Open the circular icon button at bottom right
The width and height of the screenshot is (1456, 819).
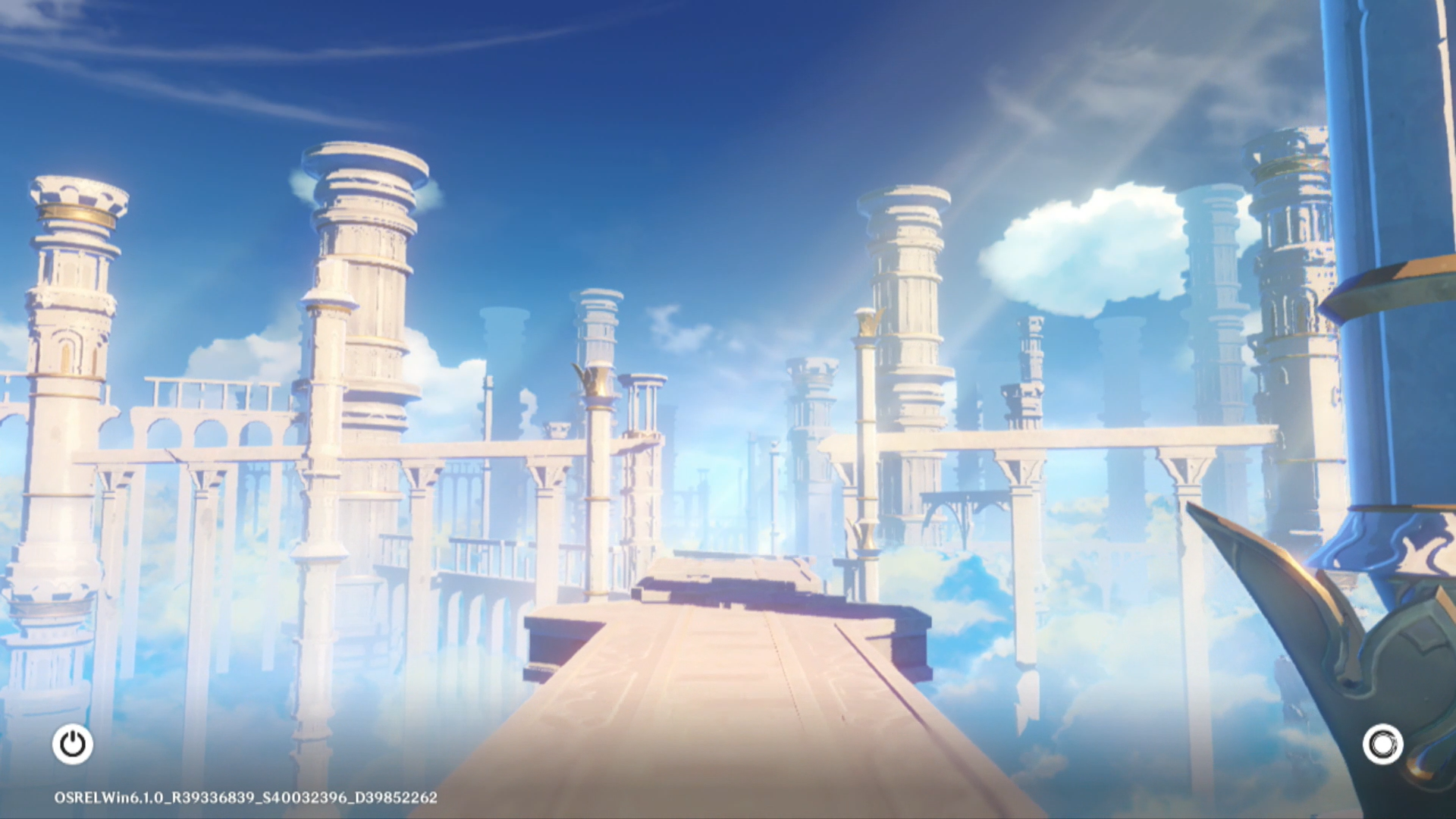[1382, 744]
